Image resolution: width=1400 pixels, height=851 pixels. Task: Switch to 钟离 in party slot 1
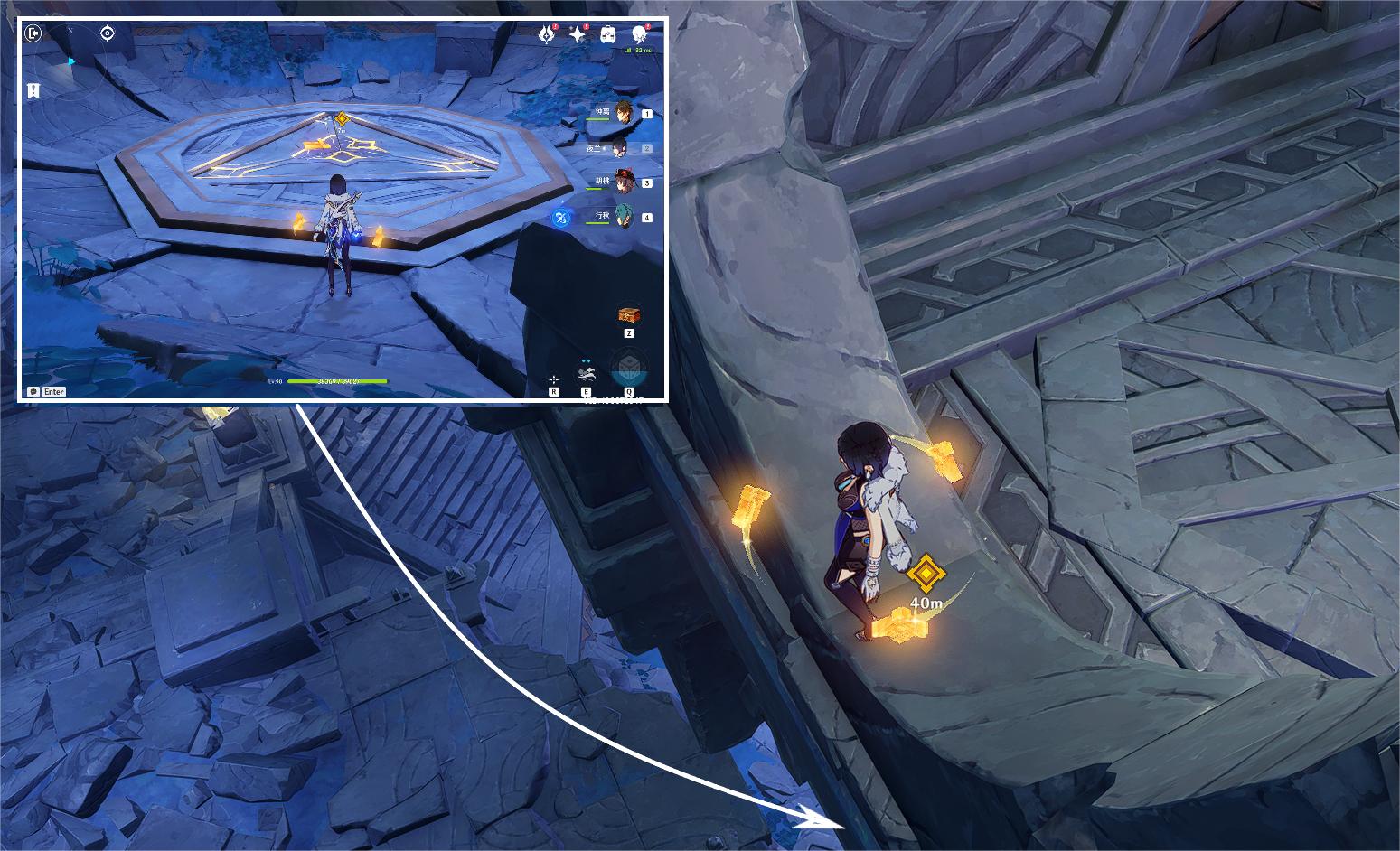[624, 114]
